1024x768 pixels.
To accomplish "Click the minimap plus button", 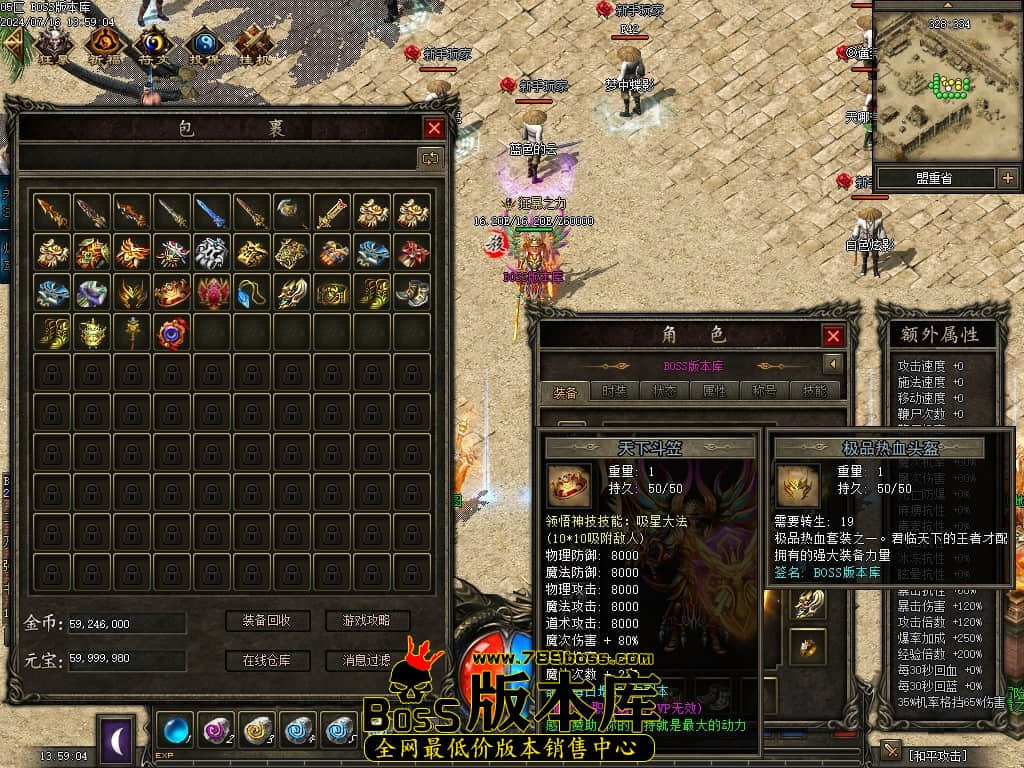I will tap(1007, 179).
